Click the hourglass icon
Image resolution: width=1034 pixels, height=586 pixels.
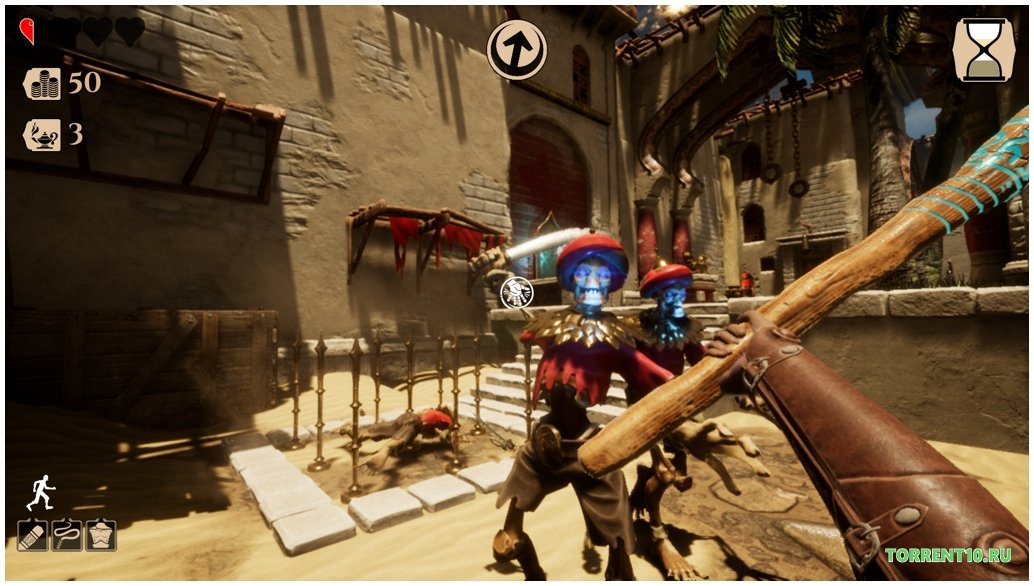984,49
